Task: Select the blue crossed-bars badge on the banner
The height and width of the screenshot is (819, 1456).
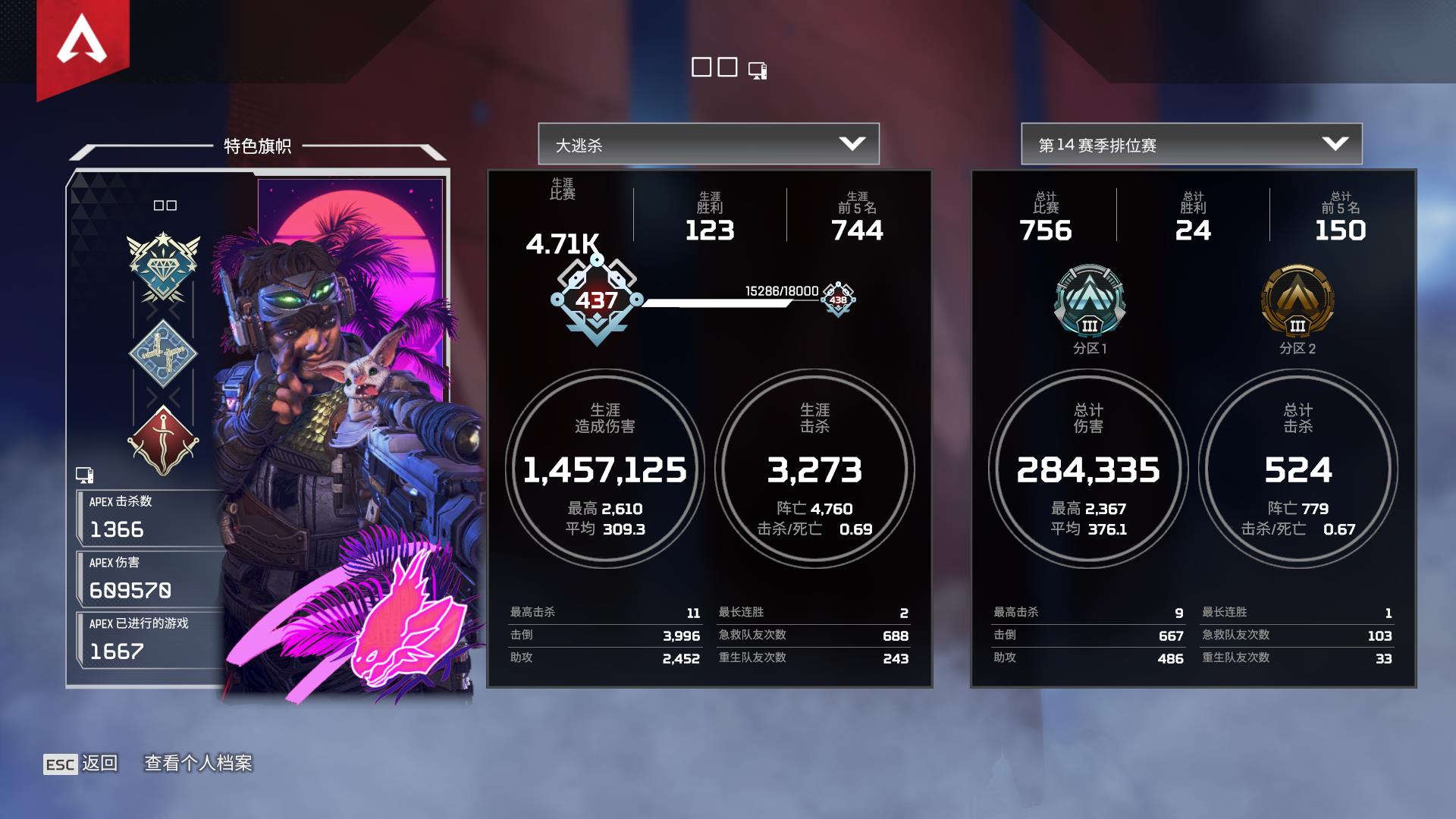Action: (x=163, y=353)
